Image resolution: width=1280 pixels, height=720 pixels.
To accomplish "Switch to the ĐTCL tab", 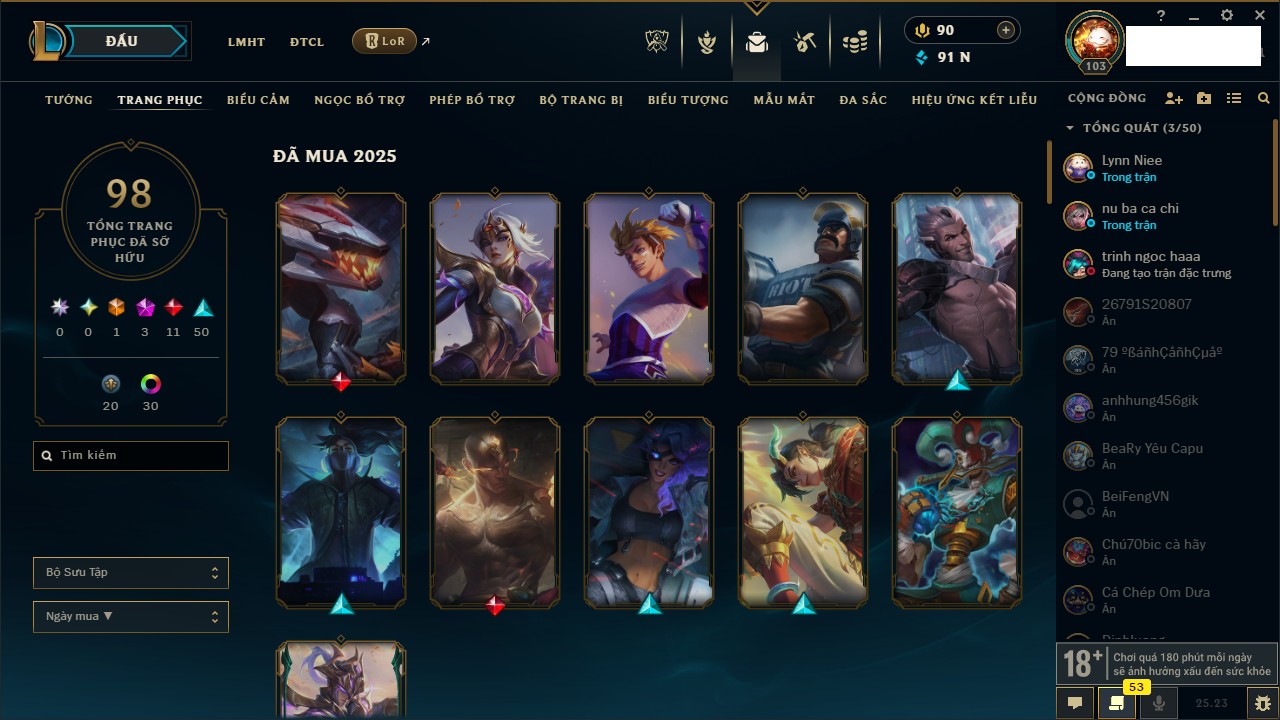I will 307,42.
